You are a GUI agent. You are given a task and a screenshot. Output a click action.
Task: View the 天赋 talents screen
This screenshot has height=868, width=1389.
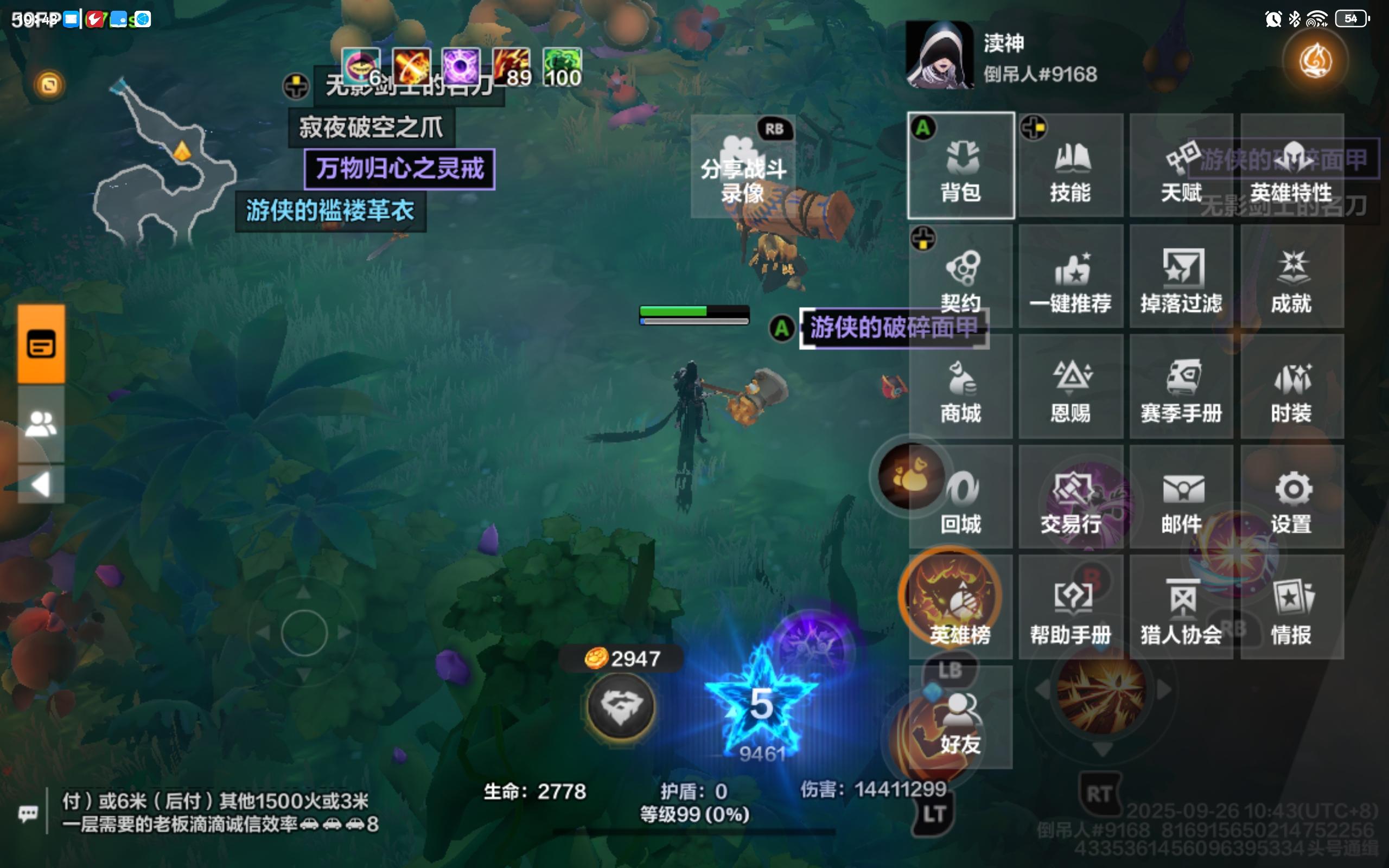coord(1181,167)
